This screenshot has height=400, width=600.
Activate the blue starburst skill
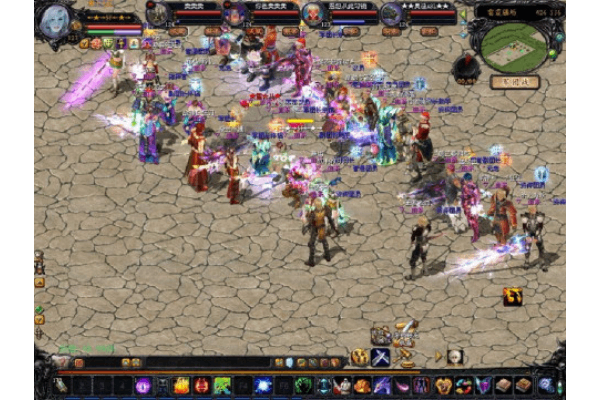point(262,385)
